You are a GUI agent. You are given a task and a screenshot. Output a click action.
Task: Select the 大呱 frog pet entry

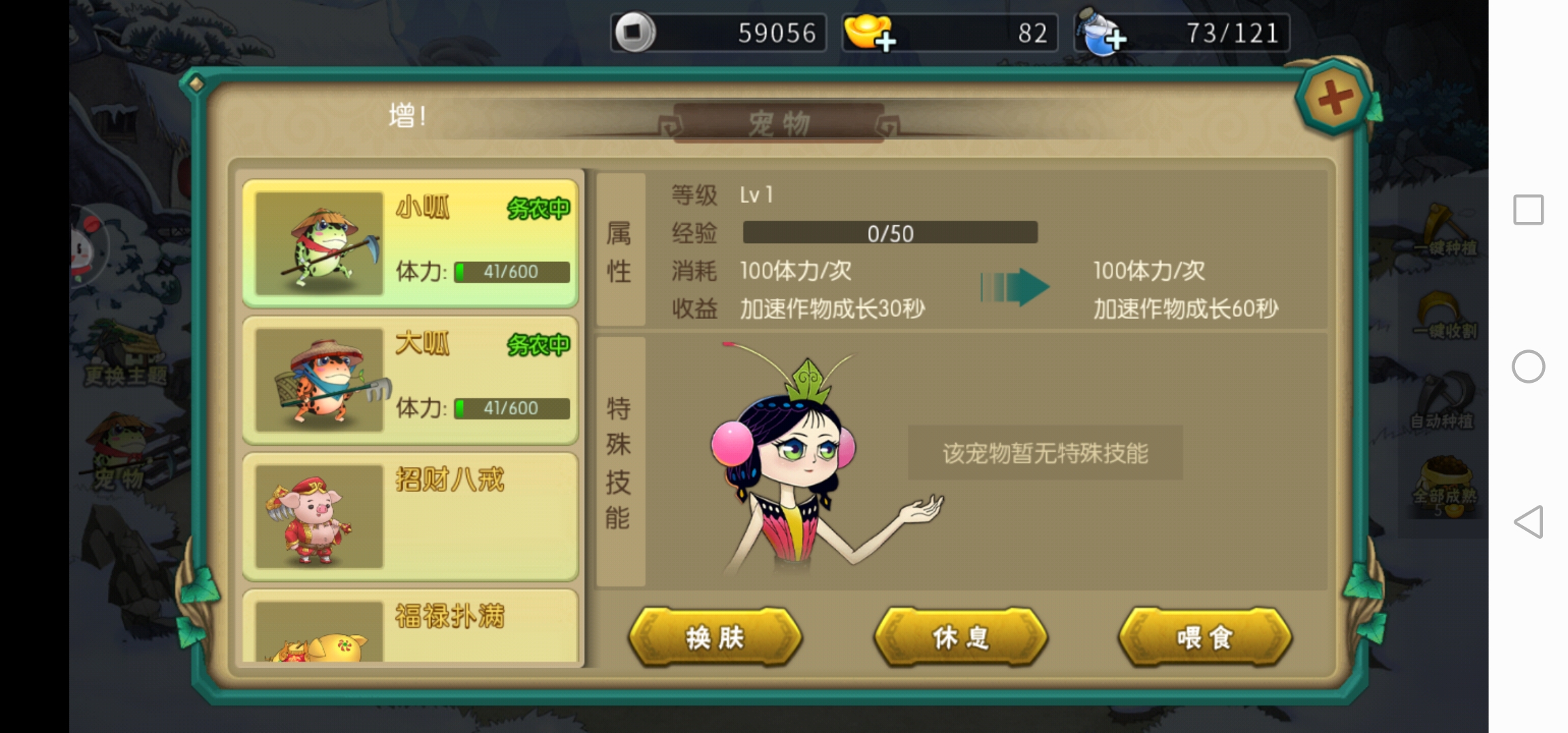pos(411,380)
